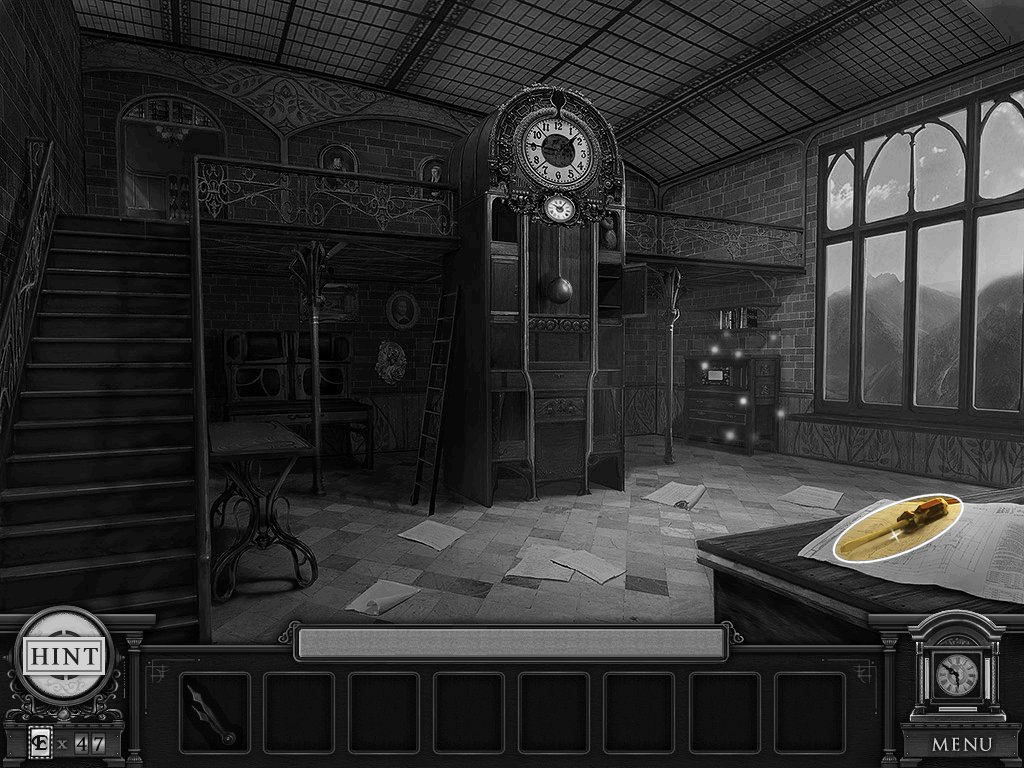Click the small clock above MENU

[x=956, y=675]
